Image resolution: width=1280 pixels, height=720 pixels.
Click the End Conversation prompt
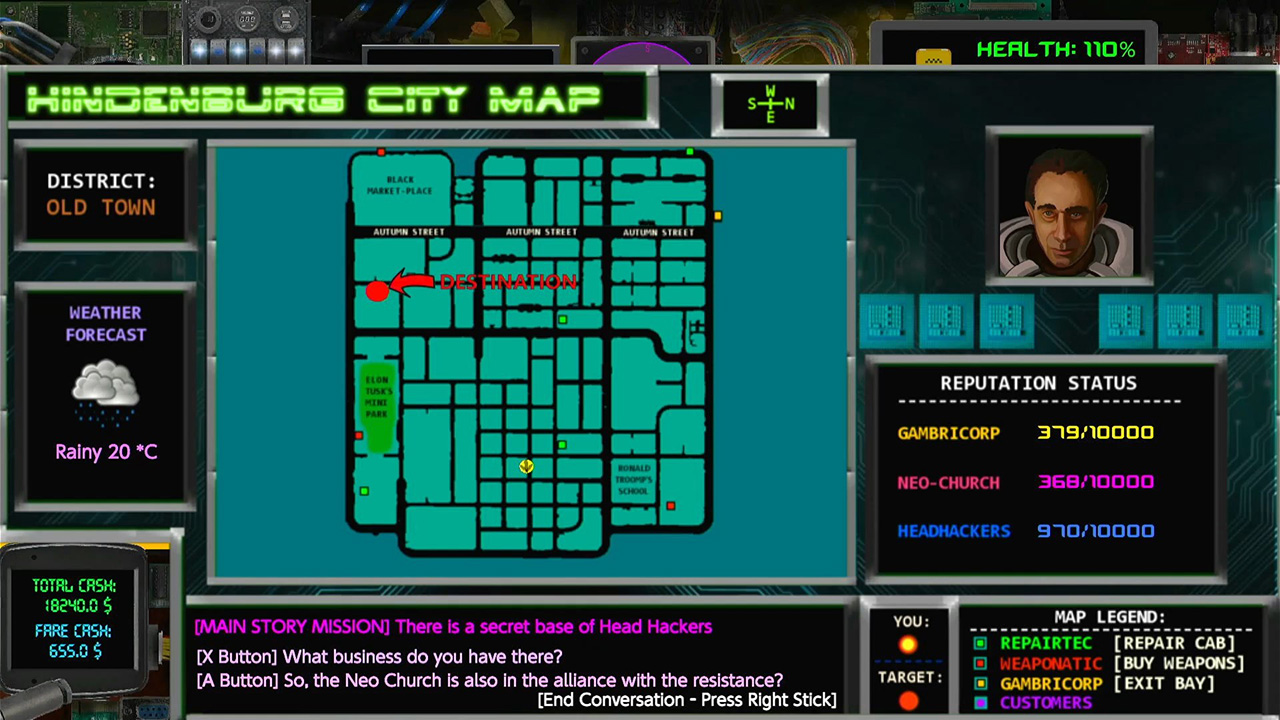point(687,700)
